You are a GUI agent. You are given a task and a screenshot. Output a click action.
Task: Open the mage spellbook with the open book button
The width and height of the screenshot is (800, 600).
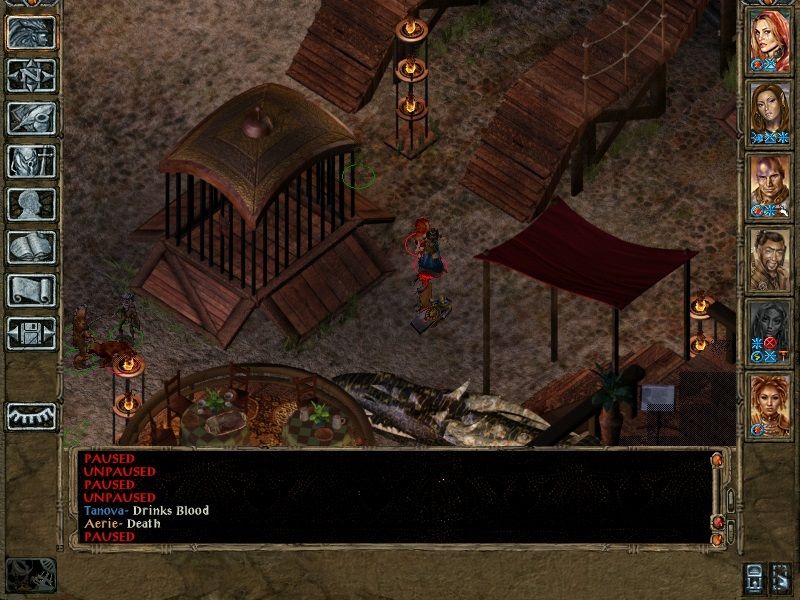click(x=31, y=247)
